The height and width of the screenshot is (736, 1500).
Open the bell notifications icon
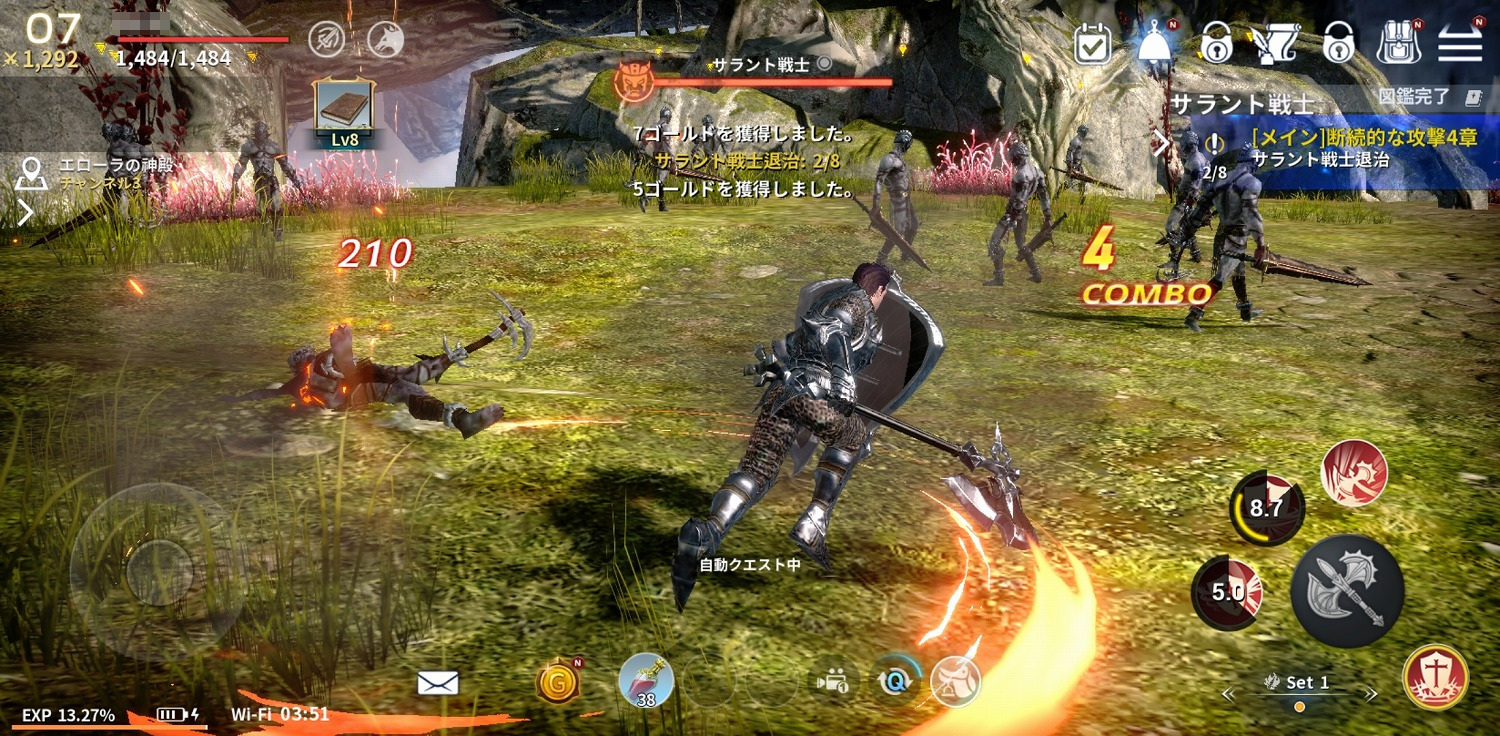[x=1155, y=43]
